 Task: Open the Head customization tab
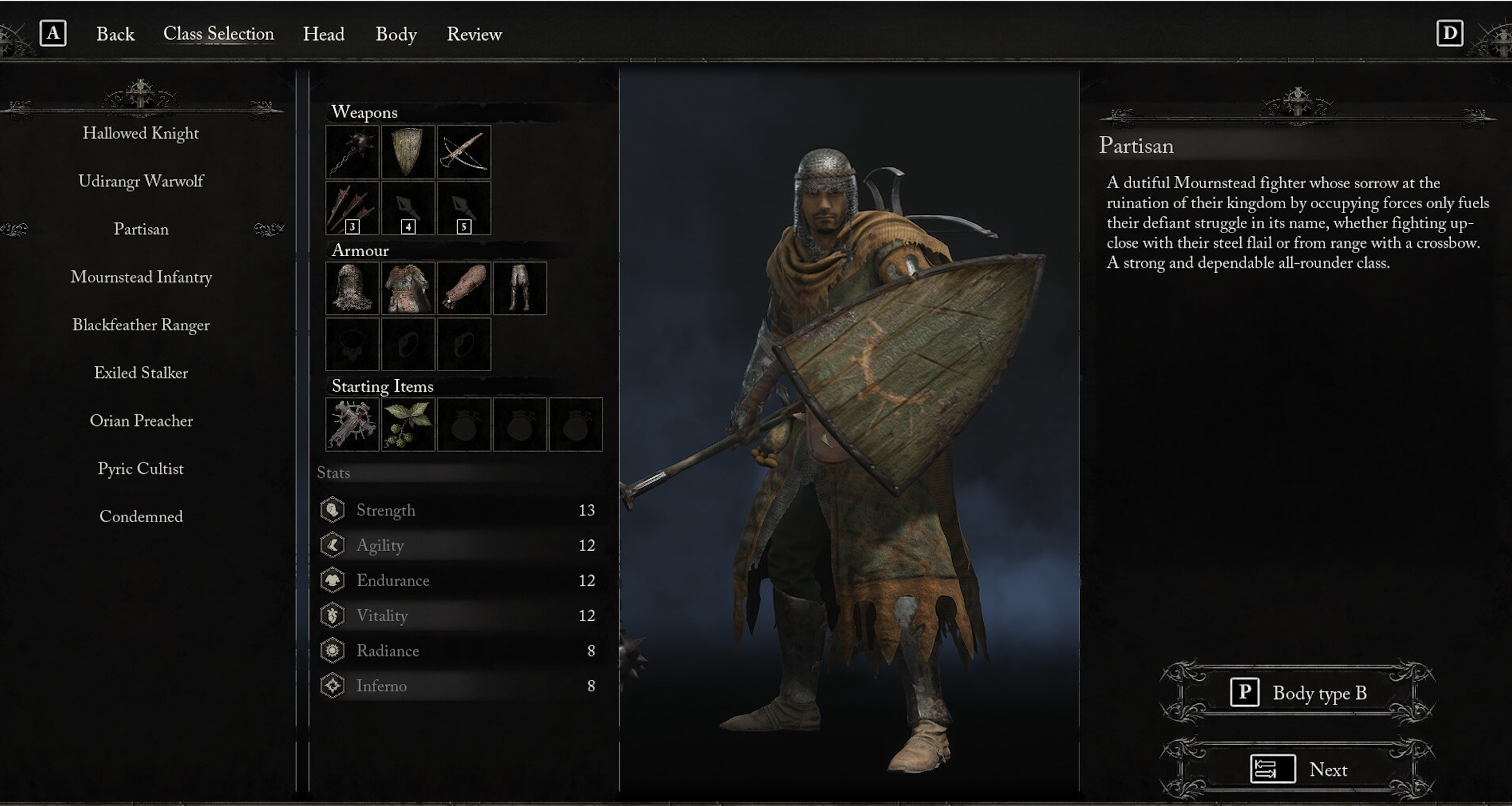tap(324, 34)
